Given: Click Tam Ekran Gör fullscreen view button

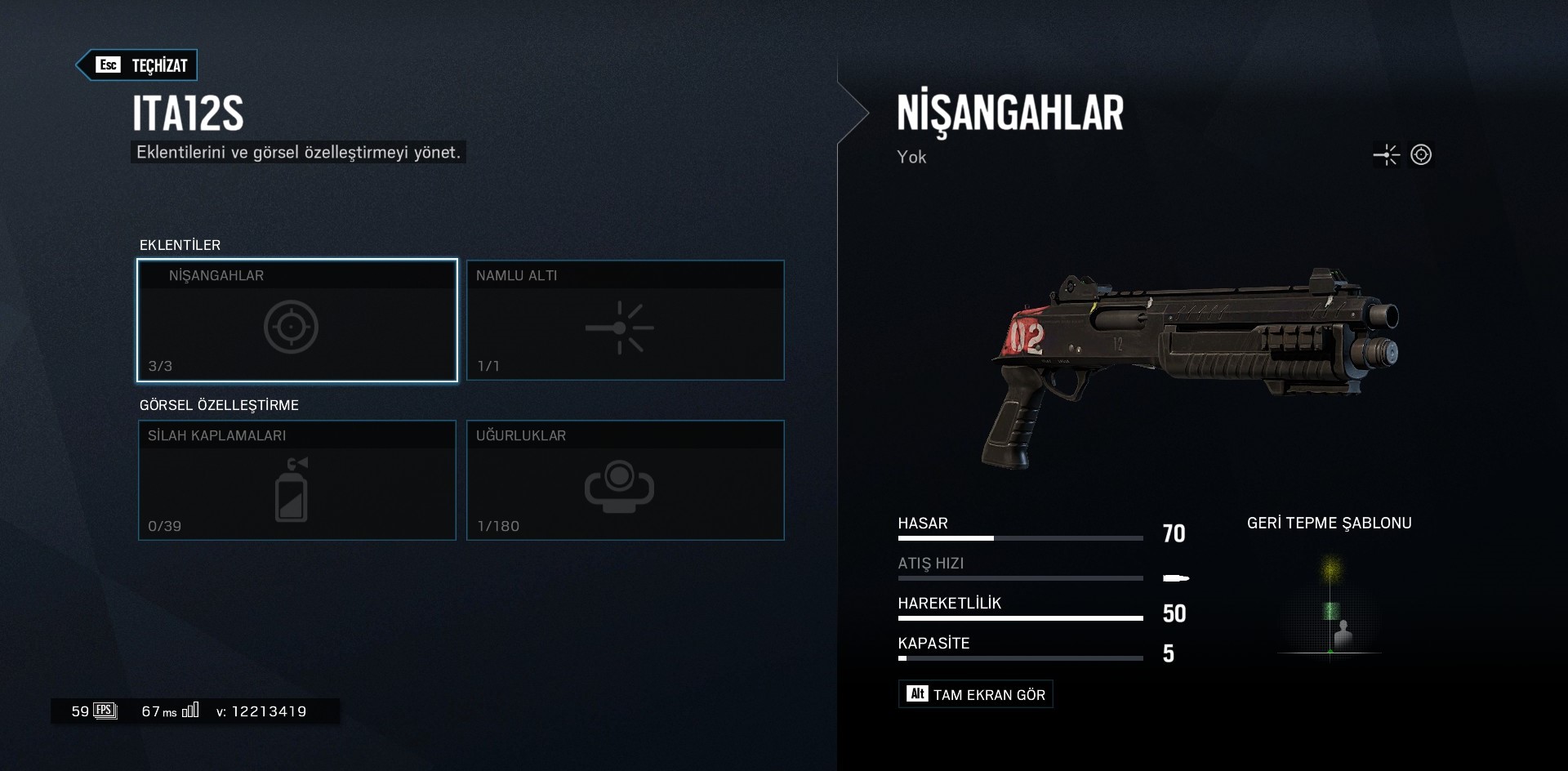Looking at the screenshot, I should 975,694.
